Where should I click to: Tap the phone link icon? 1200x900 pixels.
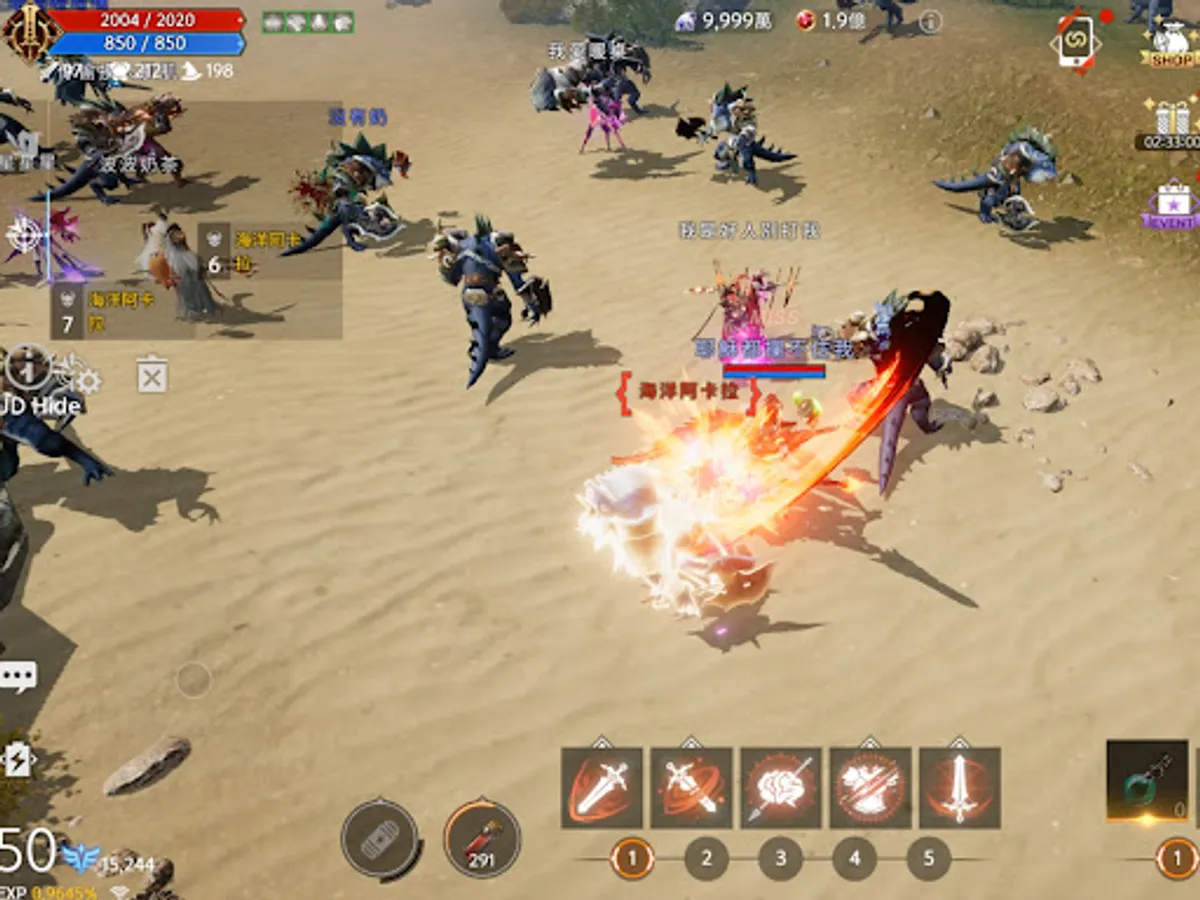(x=1075, y=42)
